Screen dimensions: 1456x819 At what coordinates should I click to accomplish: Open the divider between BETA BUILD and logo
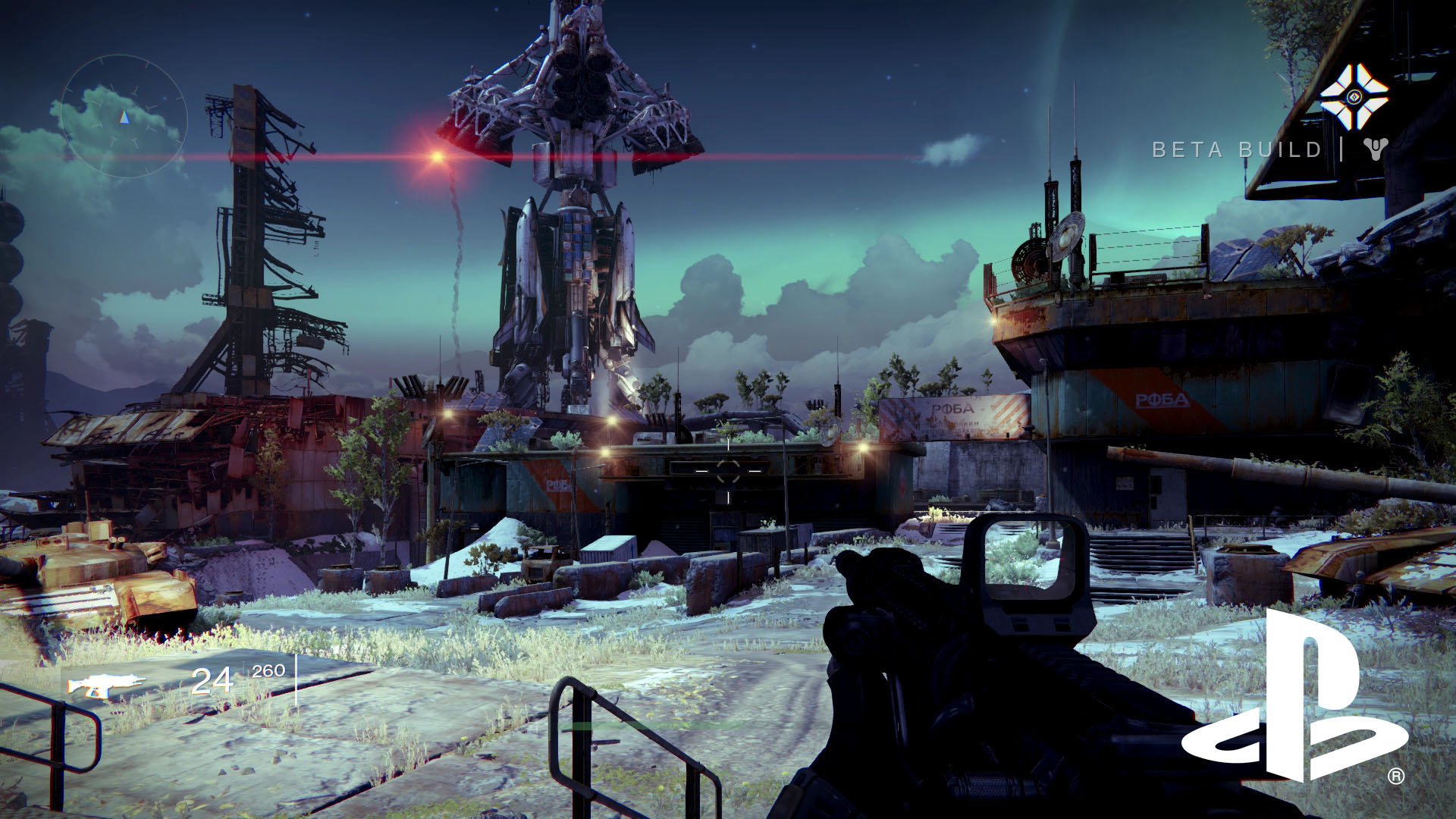[1341, 149]
